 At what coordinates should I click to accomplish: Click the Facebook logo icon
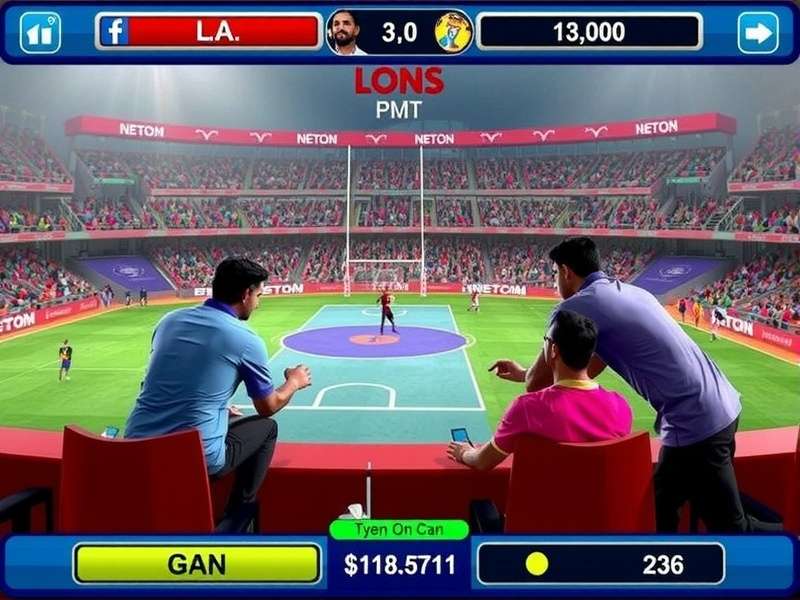[115, 31]
